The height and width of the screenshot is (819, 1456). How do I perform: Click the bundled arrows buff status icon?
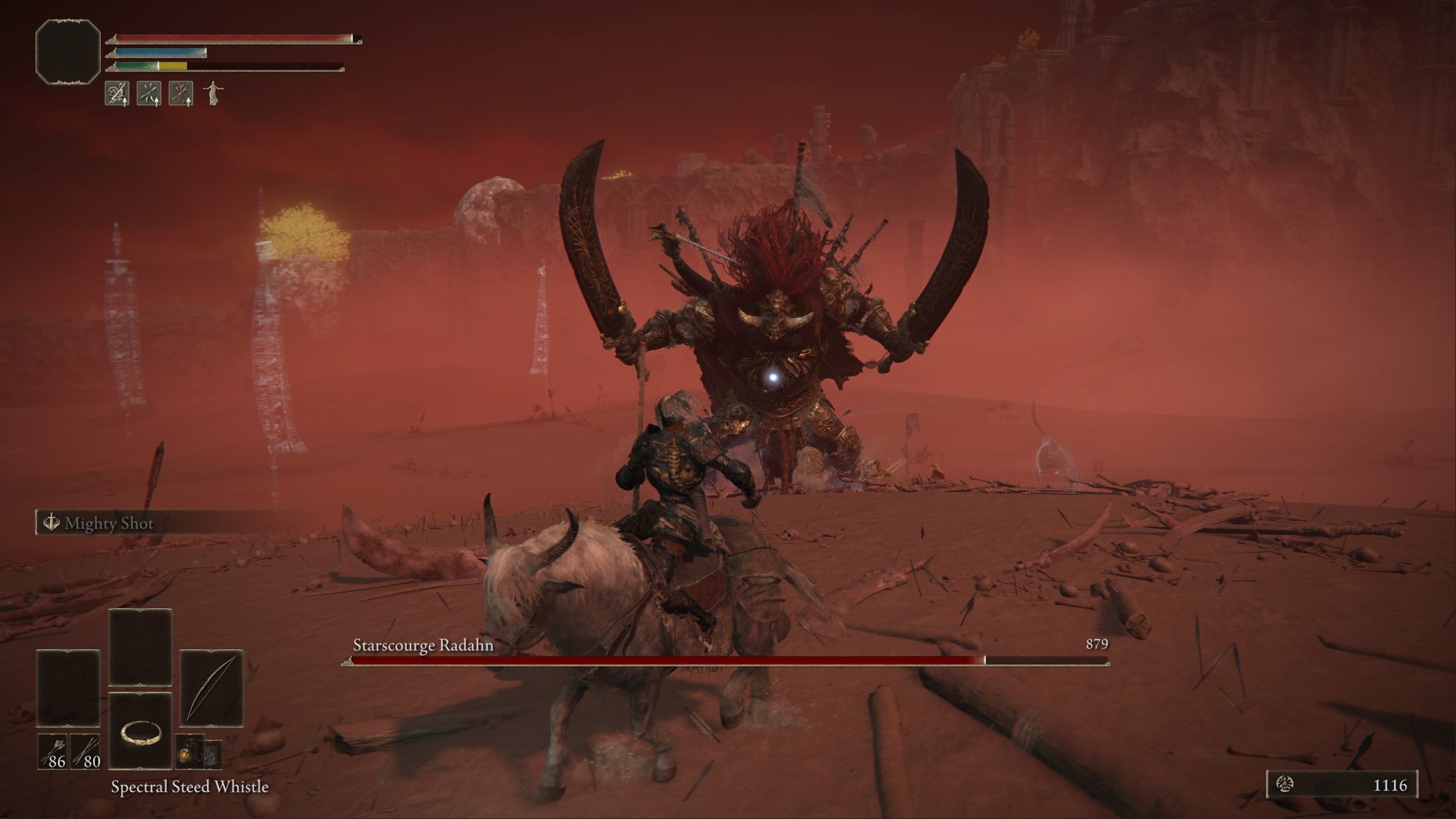coord(181,94)
